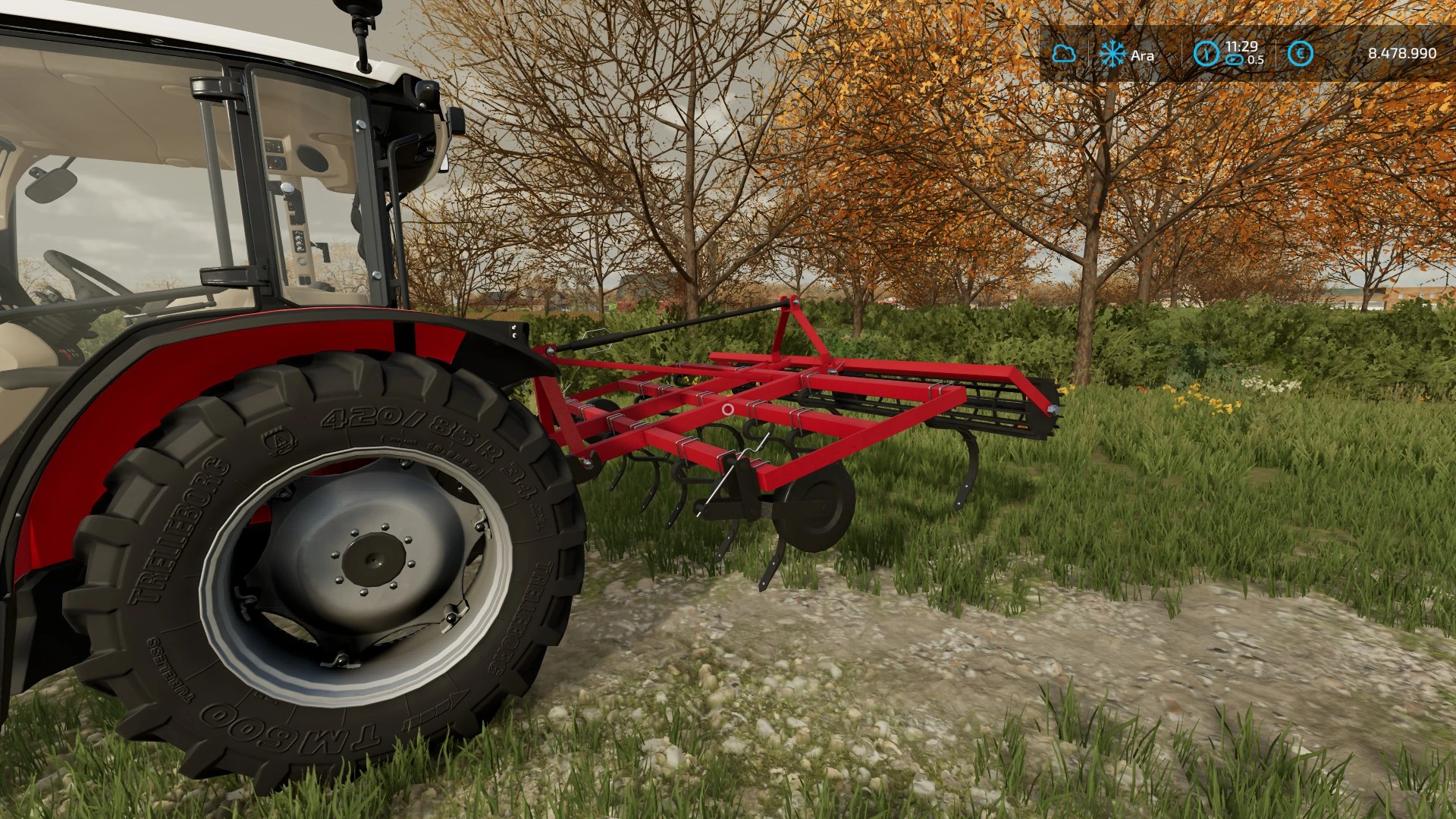
Task: Click the rotating beacon on the tractor roof
Action: (x=356, y=9)
